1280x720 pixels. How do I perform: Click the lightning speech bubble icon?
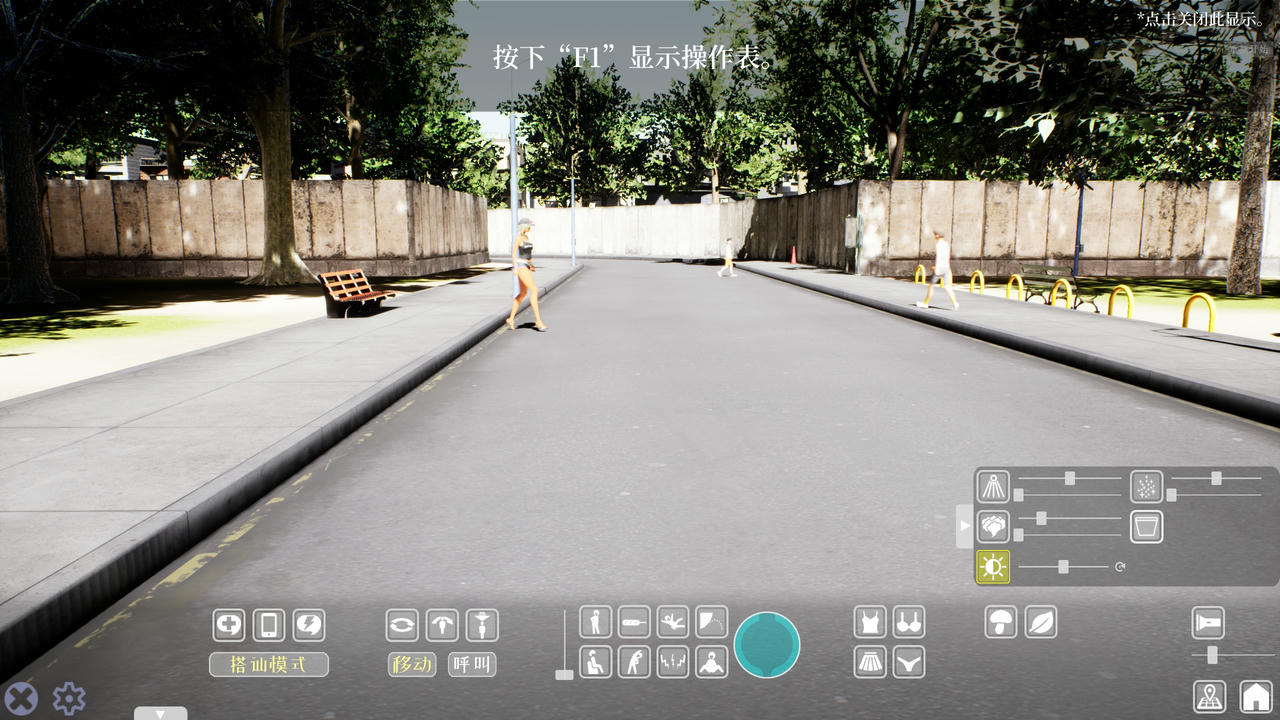[x=309, y=625]
